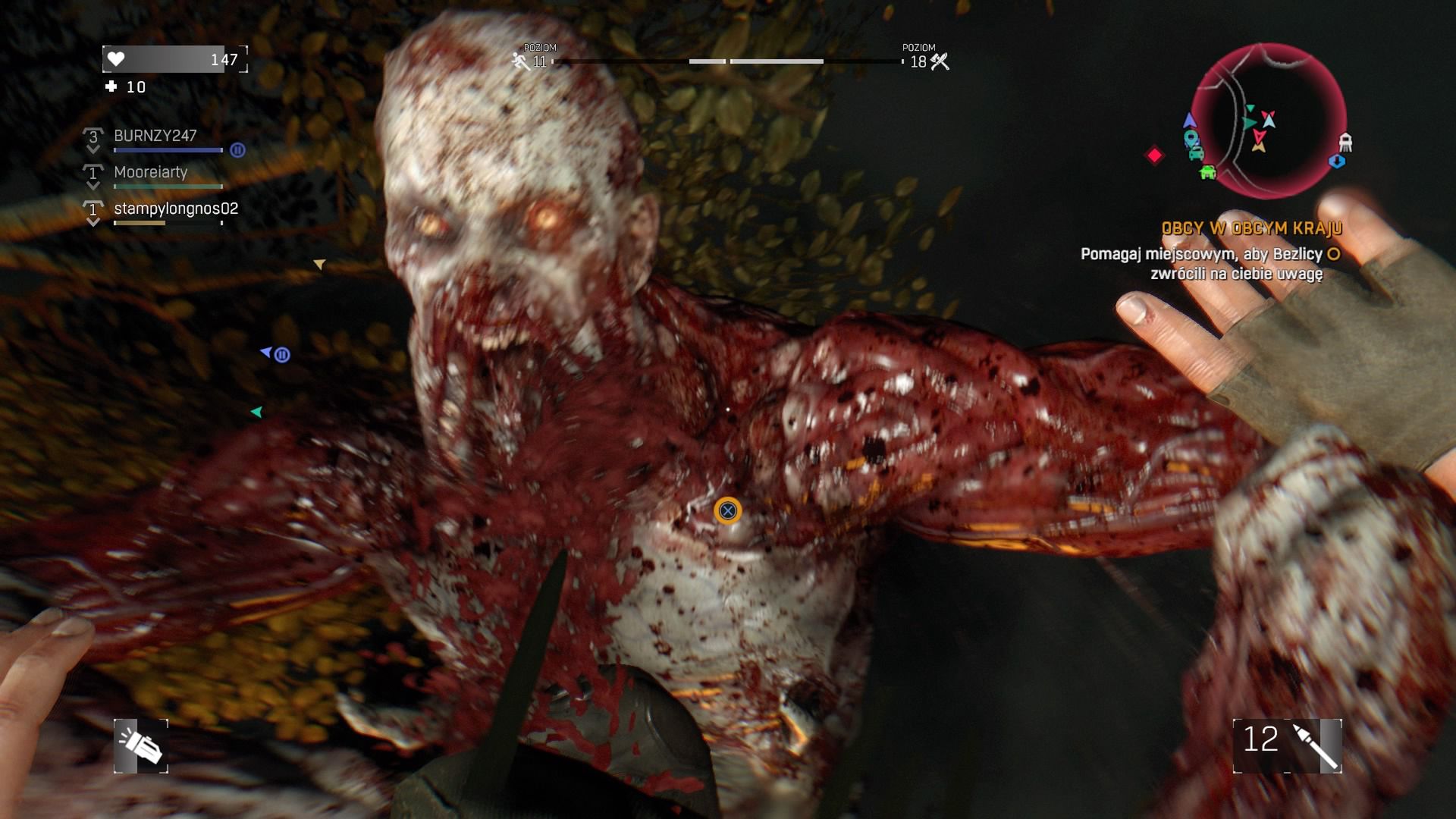Select the medkit icon showing 10
Viewport: 1456px width, 819px height.
coord(113,86)
